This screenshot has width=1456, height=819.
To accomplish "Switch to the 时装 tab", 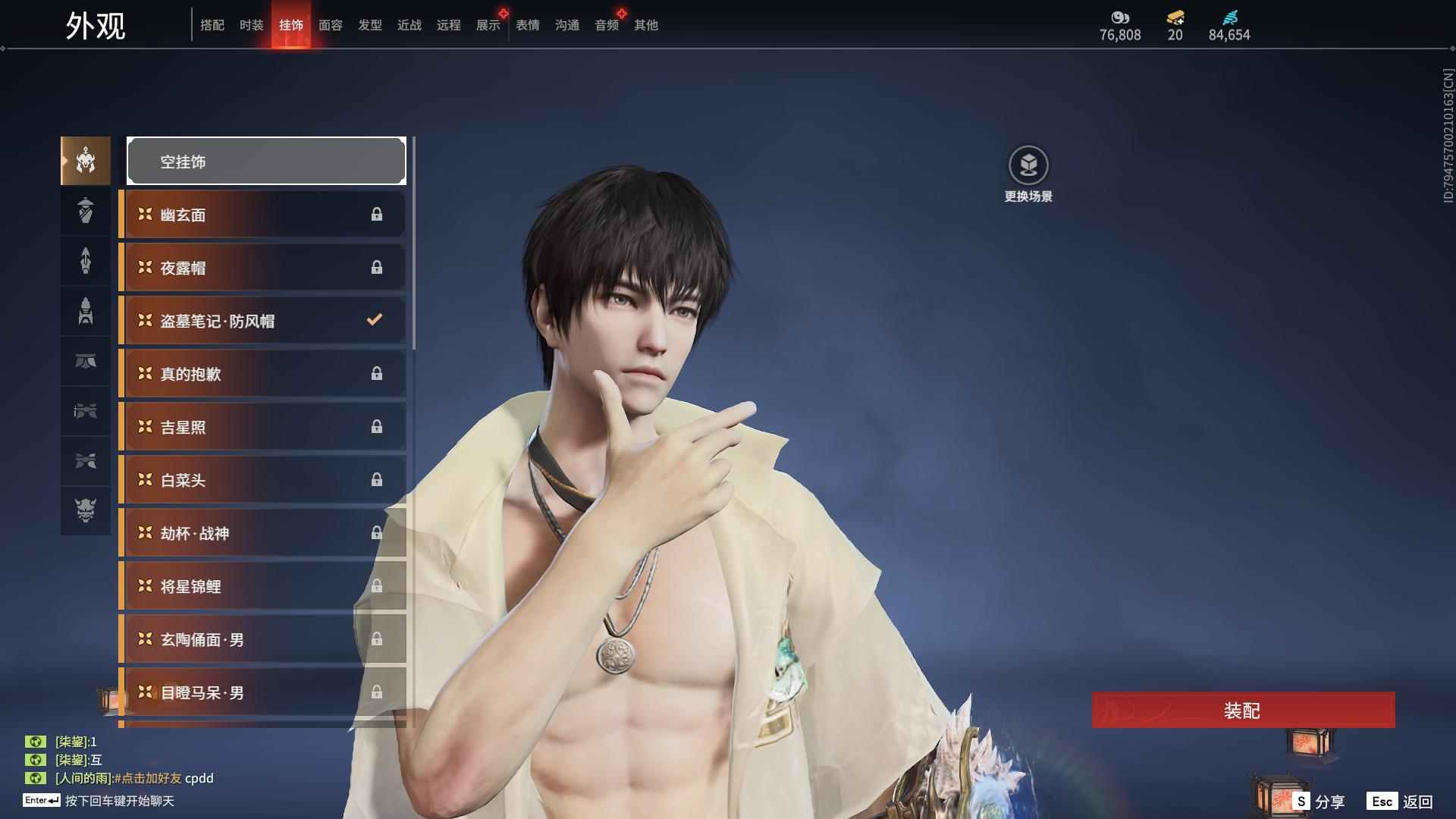I will tap(252, 25).
